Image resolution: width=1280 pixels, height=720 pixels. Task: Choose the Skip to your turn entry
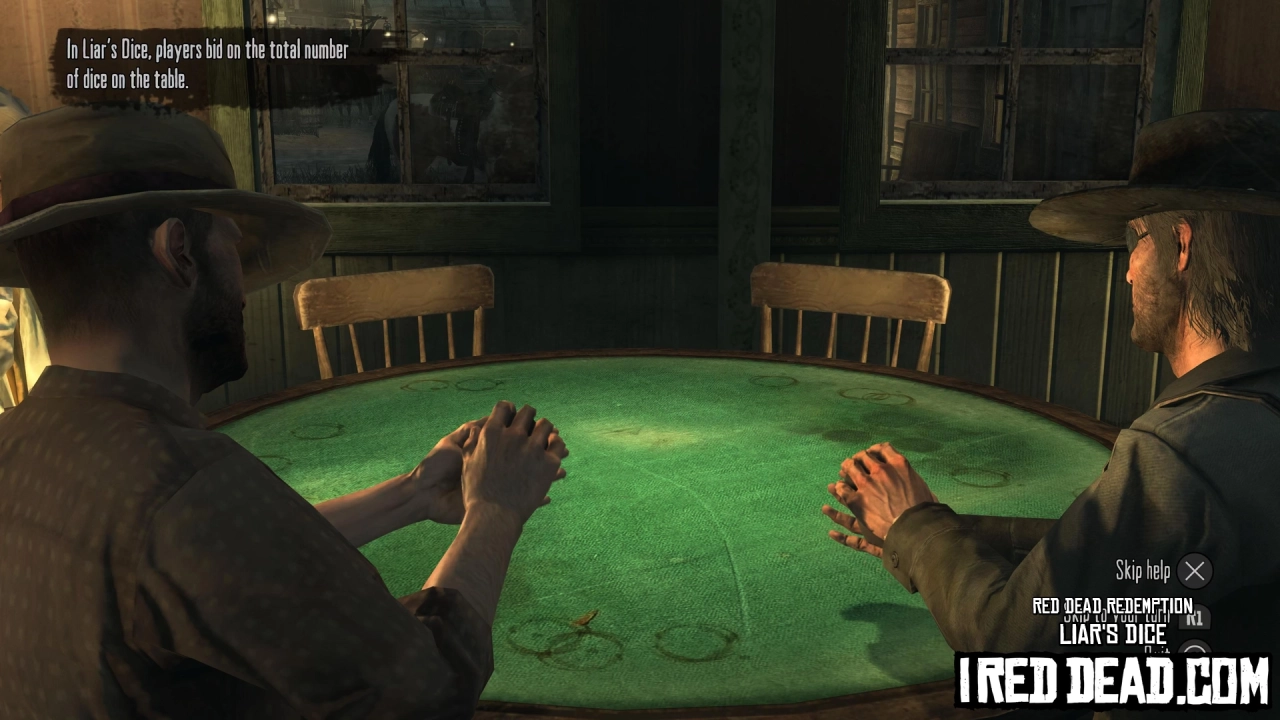[1115, 615]
